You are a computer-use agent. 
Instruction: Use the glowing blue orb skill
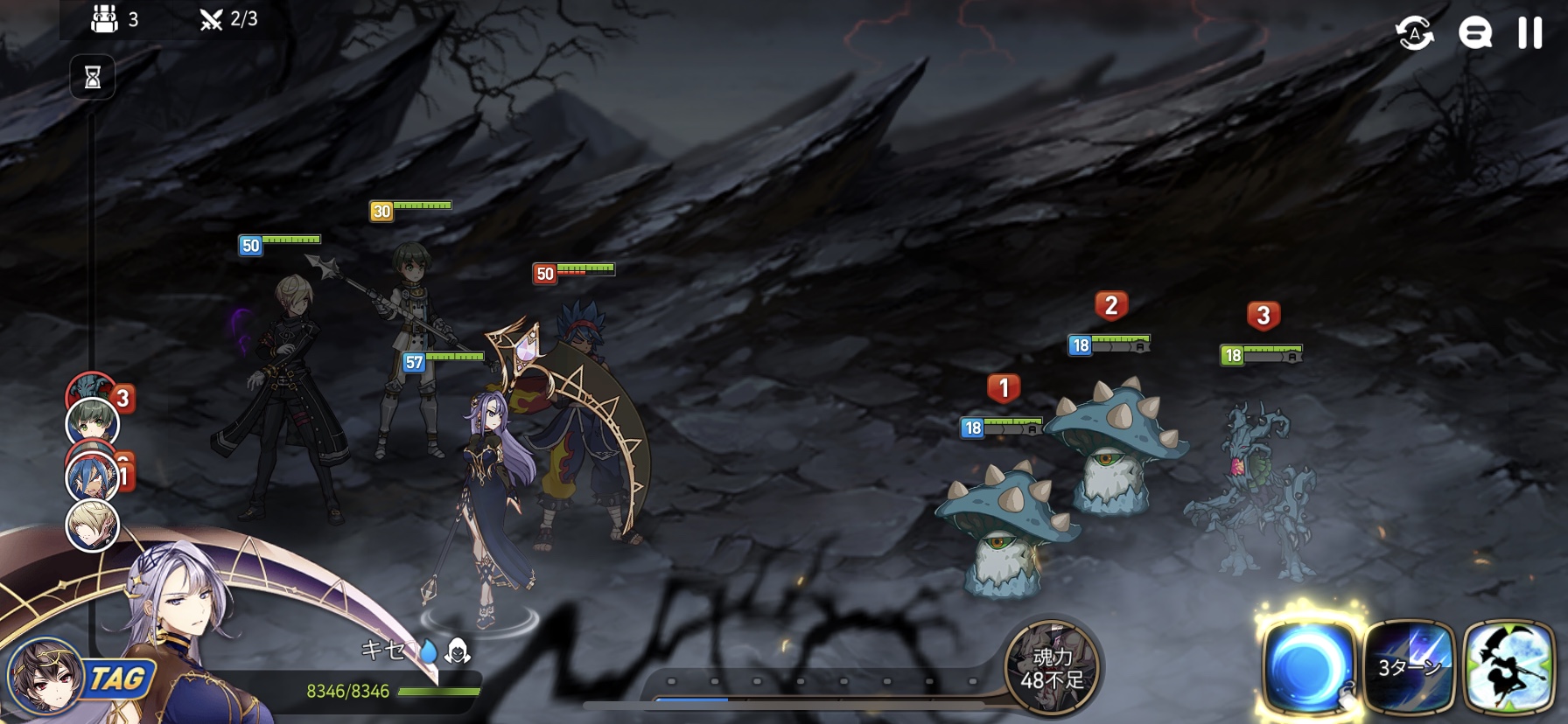1308,666
